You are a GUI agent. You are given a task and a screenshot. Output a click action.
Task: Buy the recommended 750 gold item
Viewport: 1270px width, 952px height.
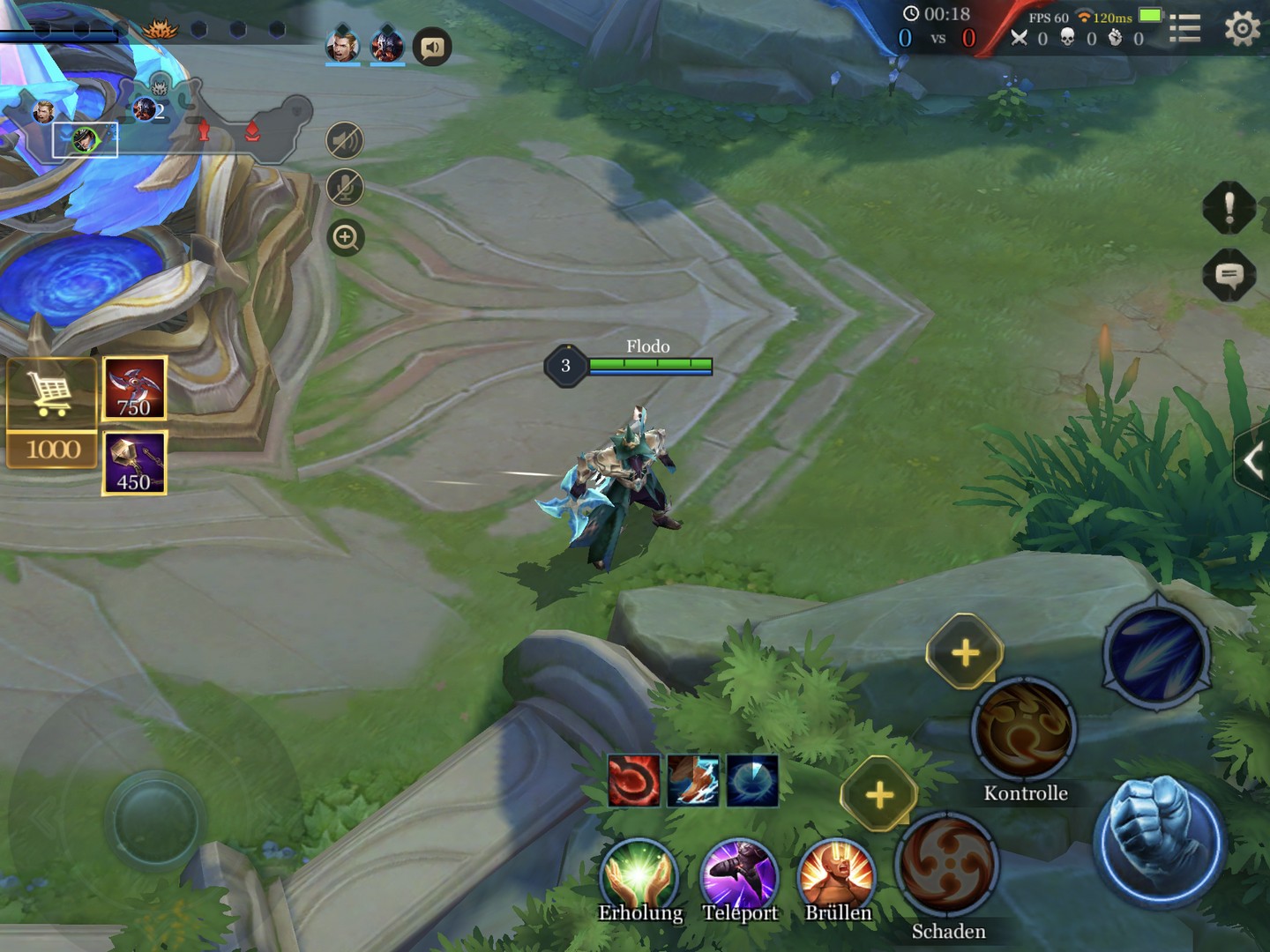134,388
